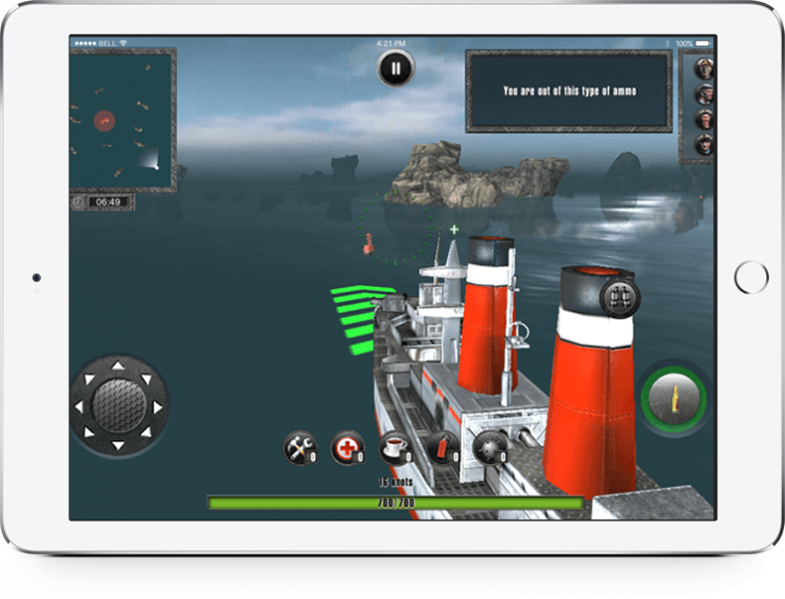Select the top crew portrait with white cap
785x599 pixels.
click(704, 69)
